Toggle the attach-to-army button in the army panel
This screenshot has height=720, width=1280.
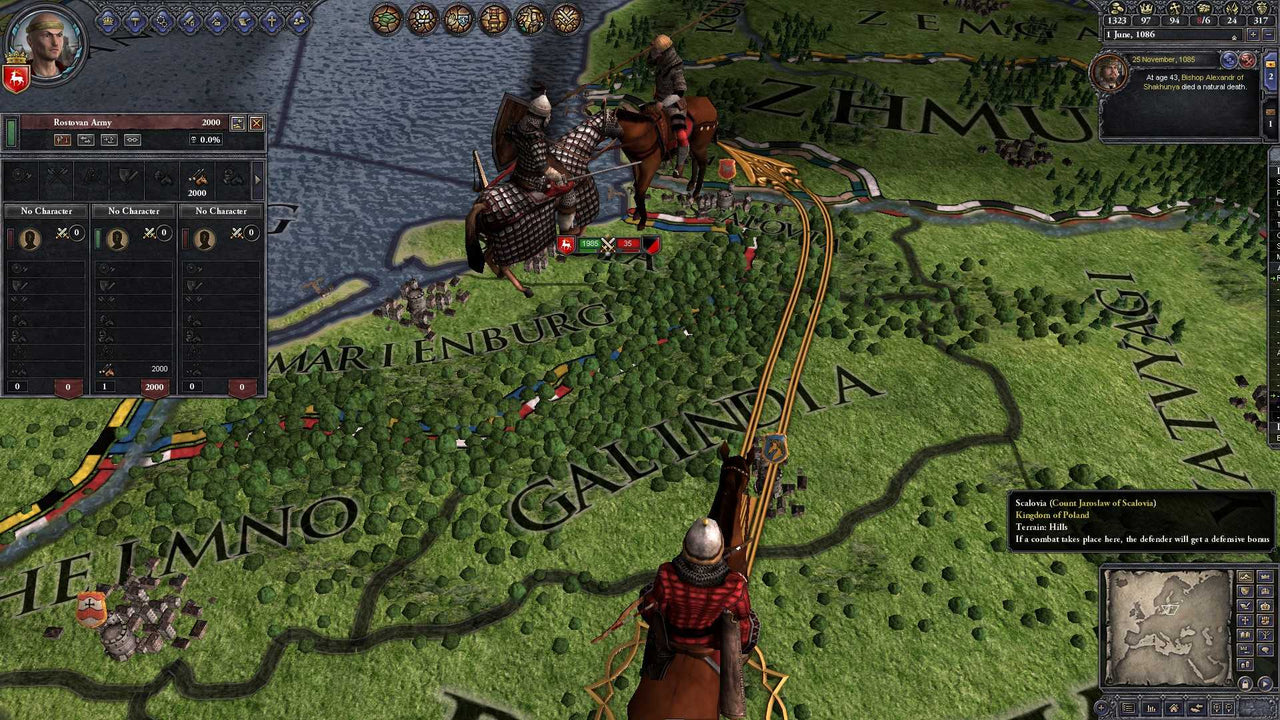tap(132, 140)
